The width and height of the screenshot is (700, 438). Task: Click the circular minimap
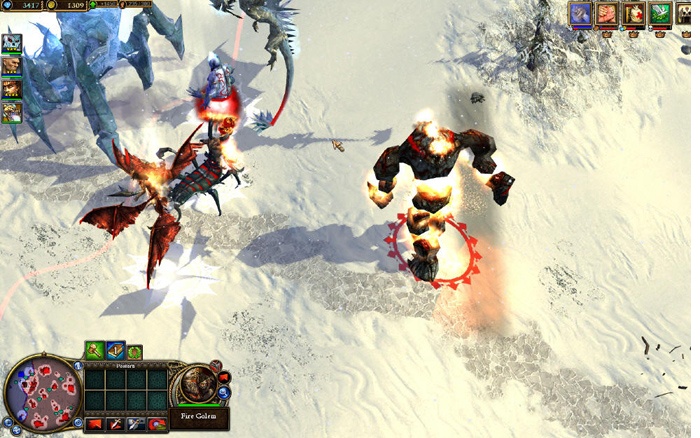[x=42, y=393]
